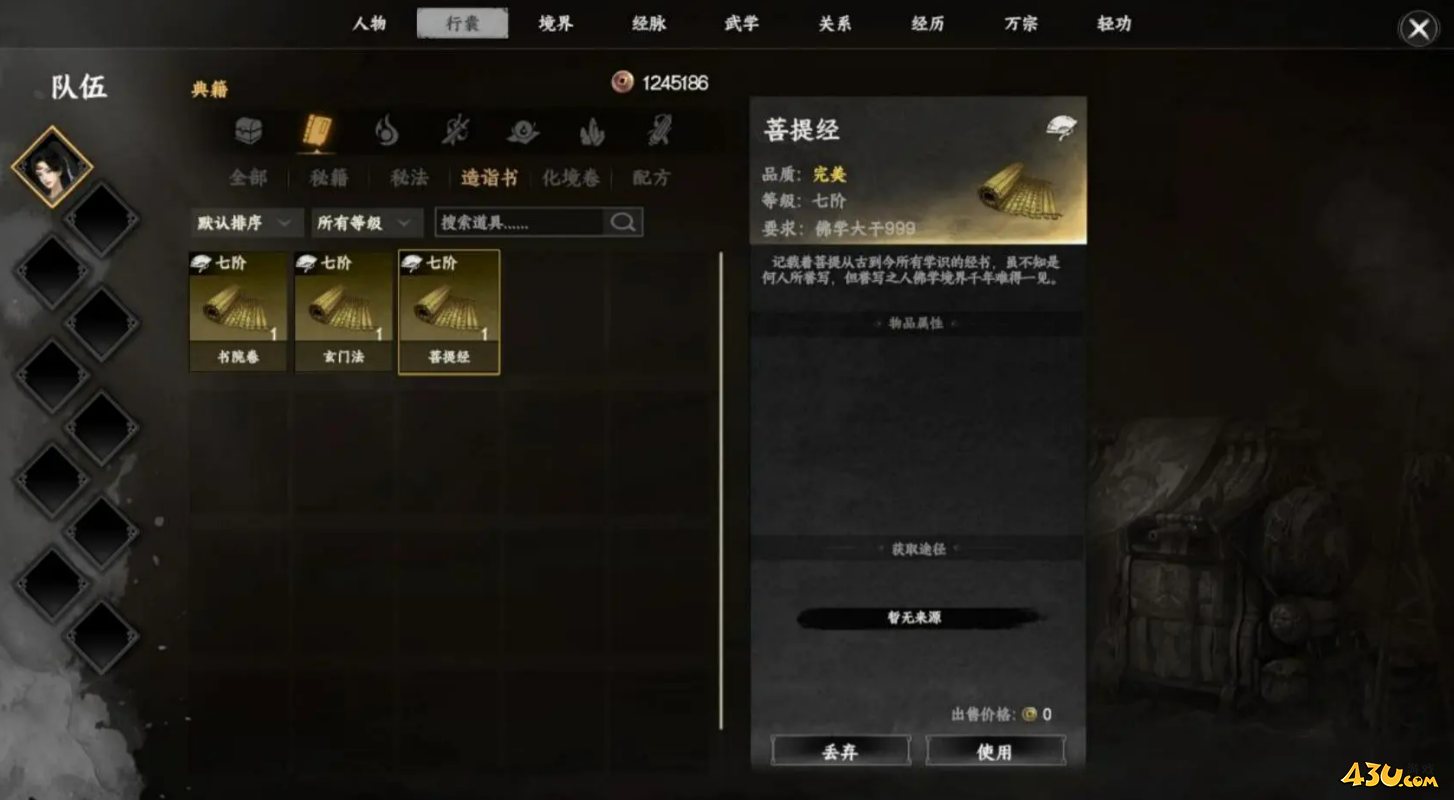Screen dimensions: 1454x800
Task: Open the hand-with-drop category icon
Action: 523,130
